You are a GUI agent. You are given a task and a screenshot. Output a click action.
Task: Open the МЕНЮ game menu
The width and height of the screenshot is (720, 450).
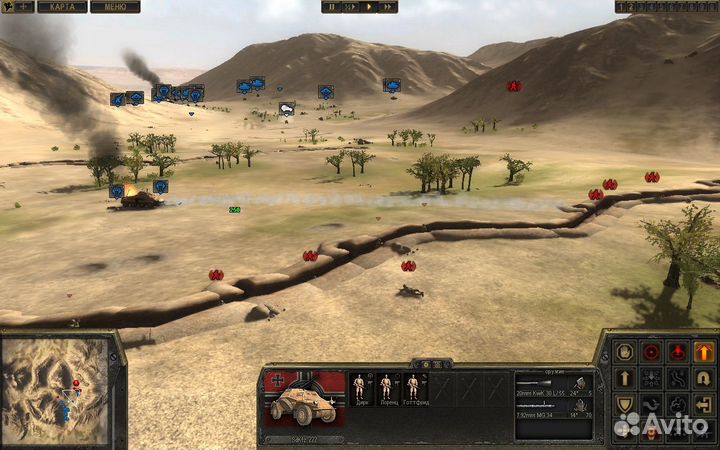115,6
